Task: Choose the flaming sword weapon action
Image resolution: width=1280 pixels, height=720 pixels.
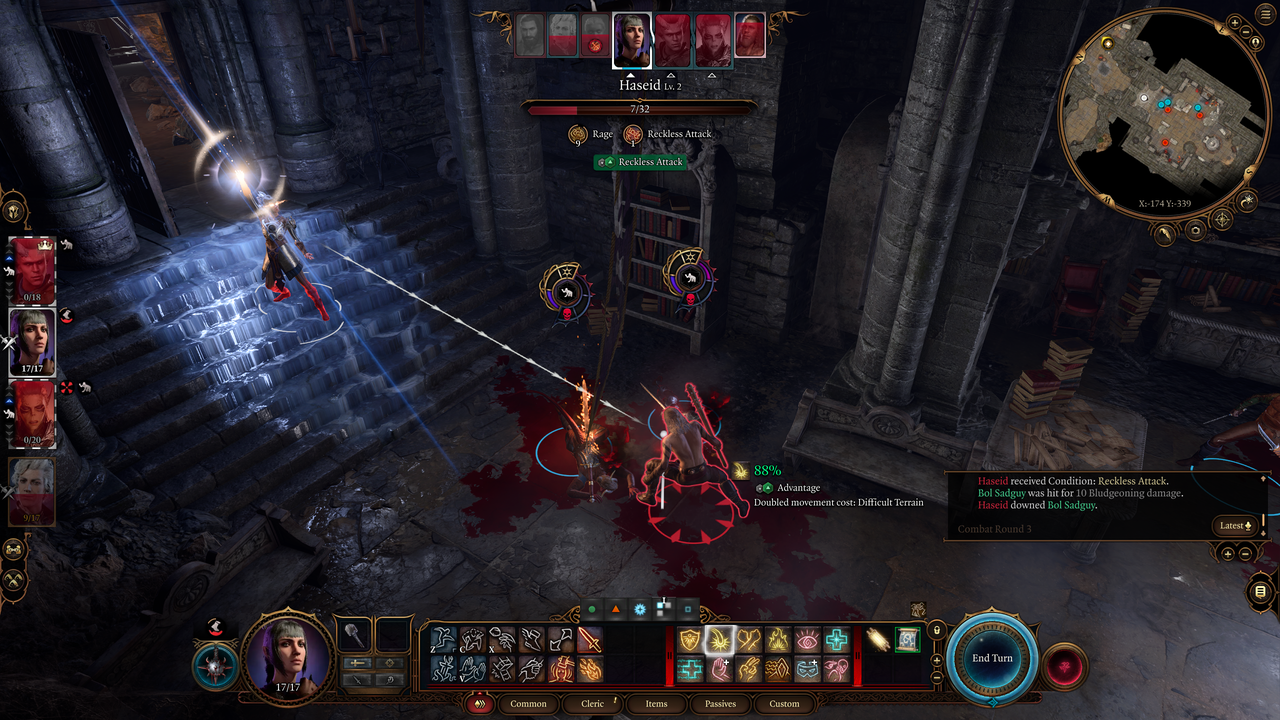Action: pyautogui.click(x=590, y=640)
